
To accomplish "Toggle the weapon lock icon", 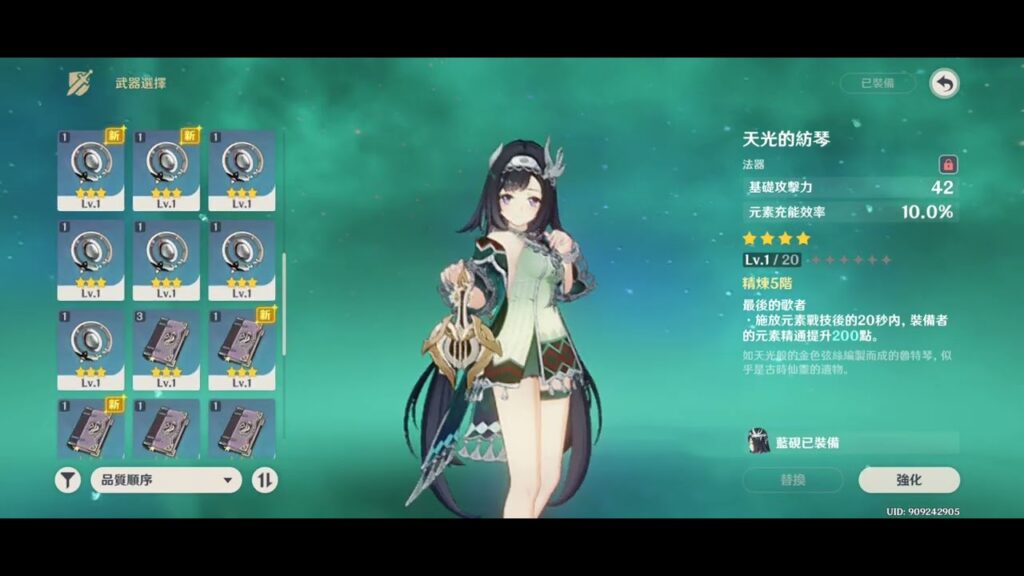I will 946,164.
